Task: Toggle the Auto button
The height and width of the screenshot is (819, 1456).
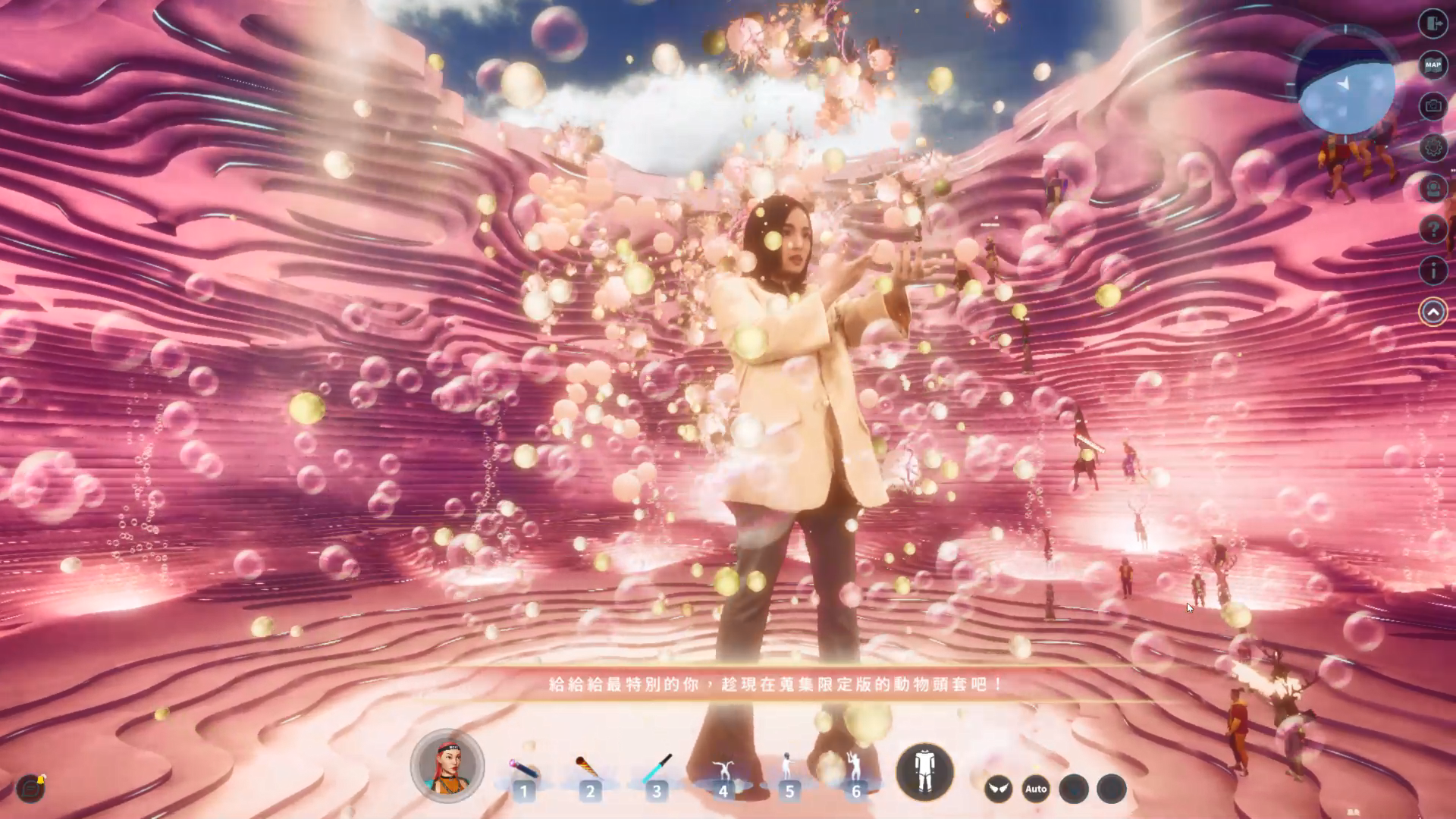Action: tap(1036, 789)
